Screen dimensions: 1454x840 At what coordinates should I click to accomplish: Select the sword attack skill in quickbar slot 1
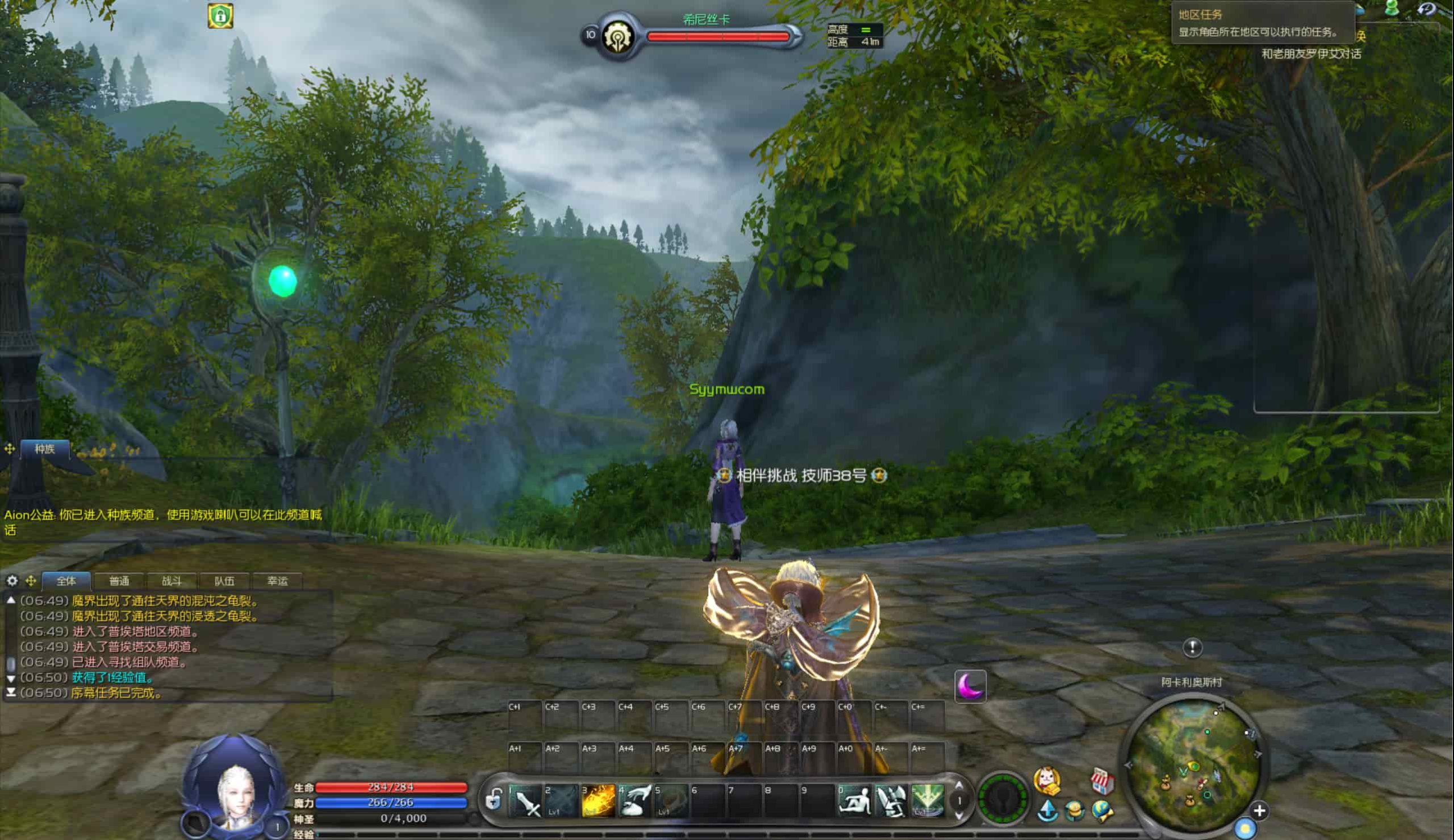coord(527,802)
